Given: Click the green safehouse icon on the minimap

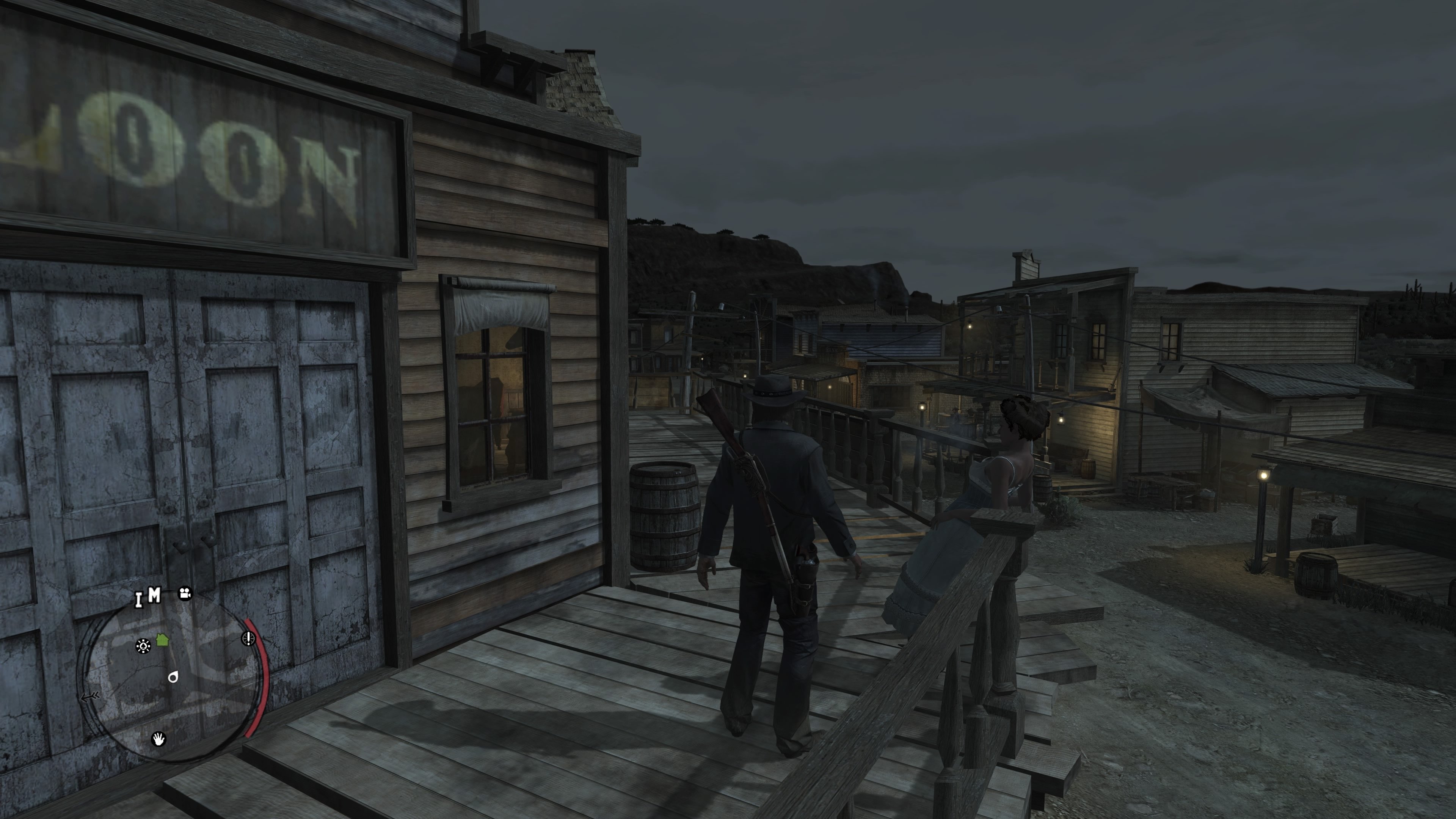Looking at the screenshot, I should pos(162,640).
